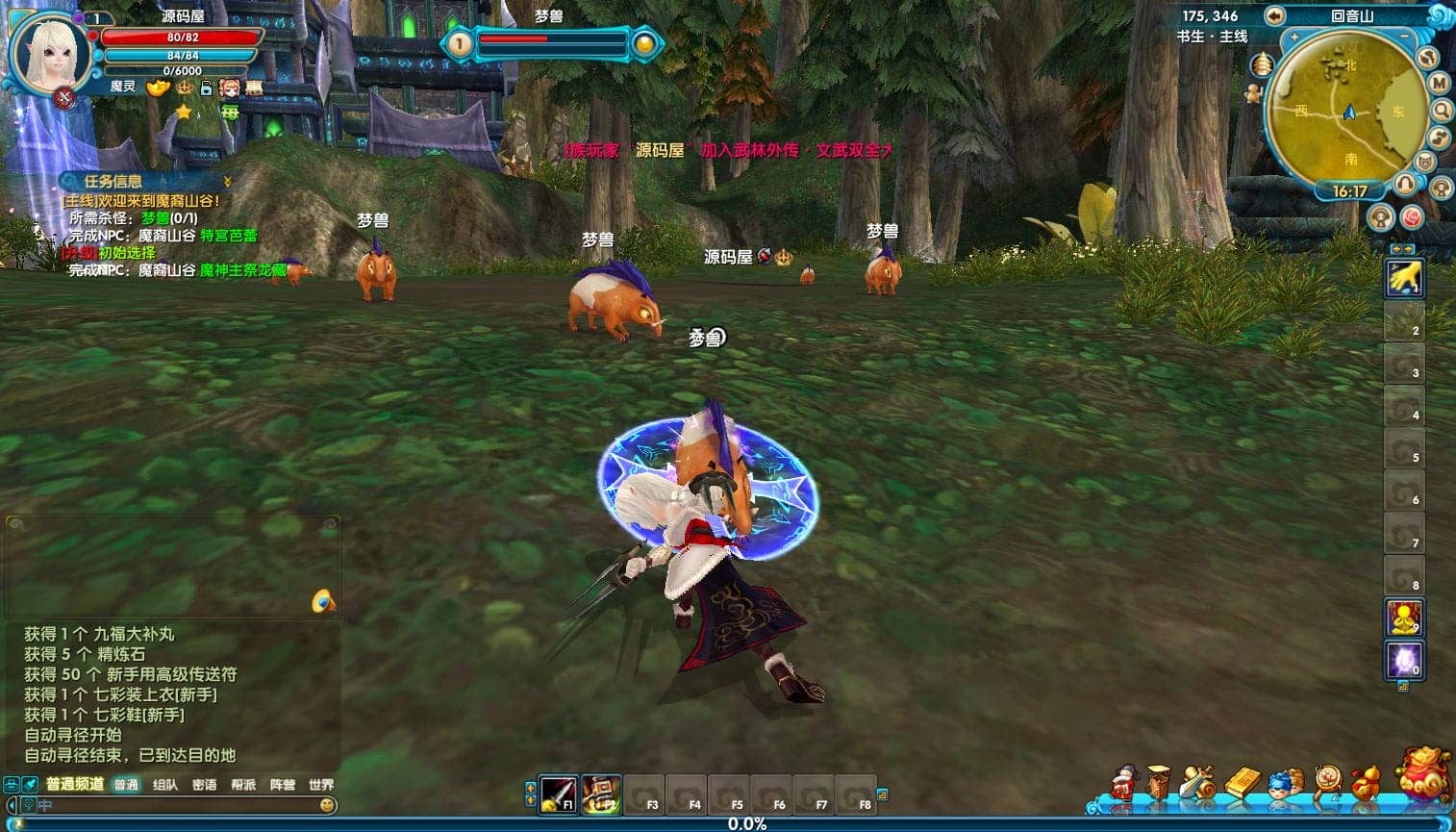Open the minimap of 回音山

pyautogui.click(x=1348, y=111)
